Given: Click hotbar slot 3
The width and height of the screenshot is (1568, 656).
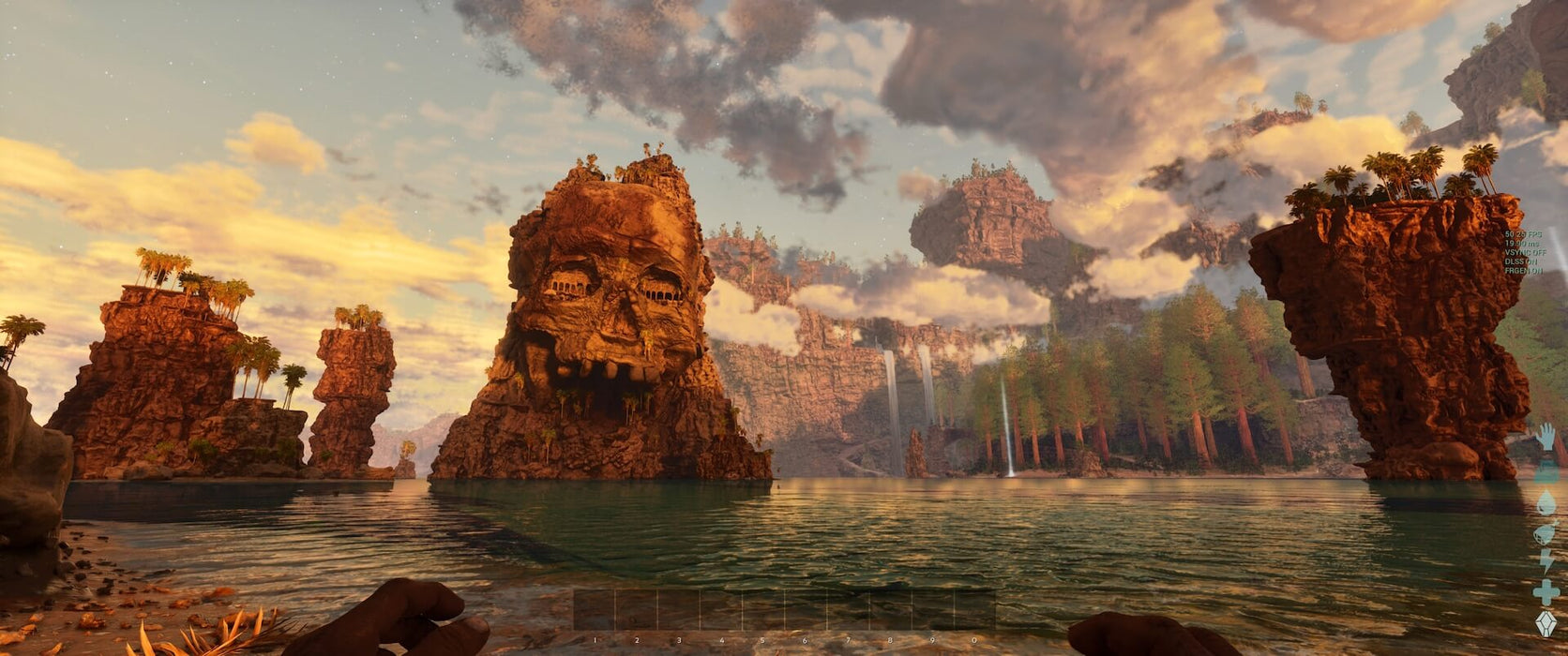Looking at the screenshot, I should tap(679, 609).
